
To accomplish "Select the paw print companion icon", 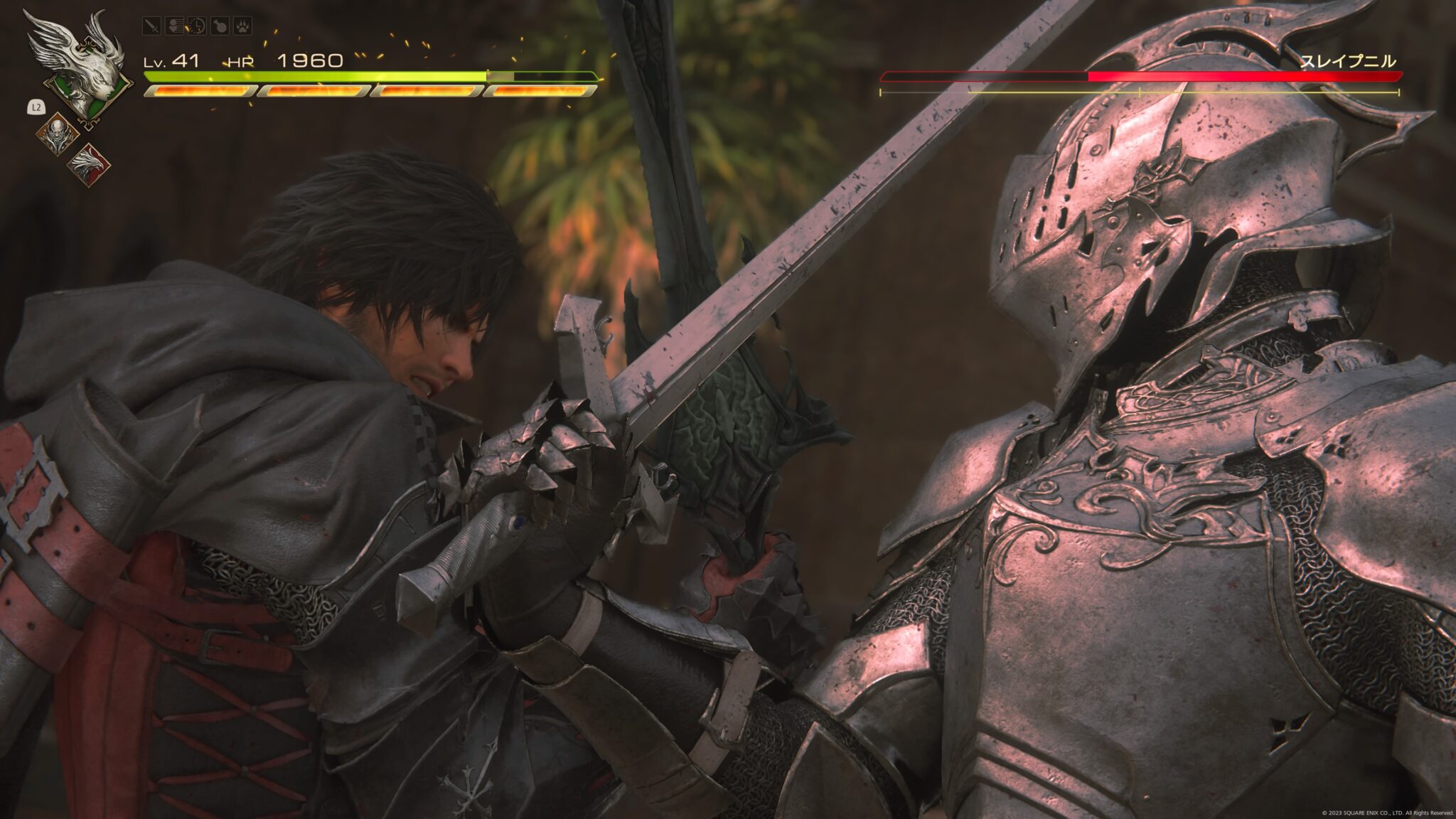I will (241, 26).
